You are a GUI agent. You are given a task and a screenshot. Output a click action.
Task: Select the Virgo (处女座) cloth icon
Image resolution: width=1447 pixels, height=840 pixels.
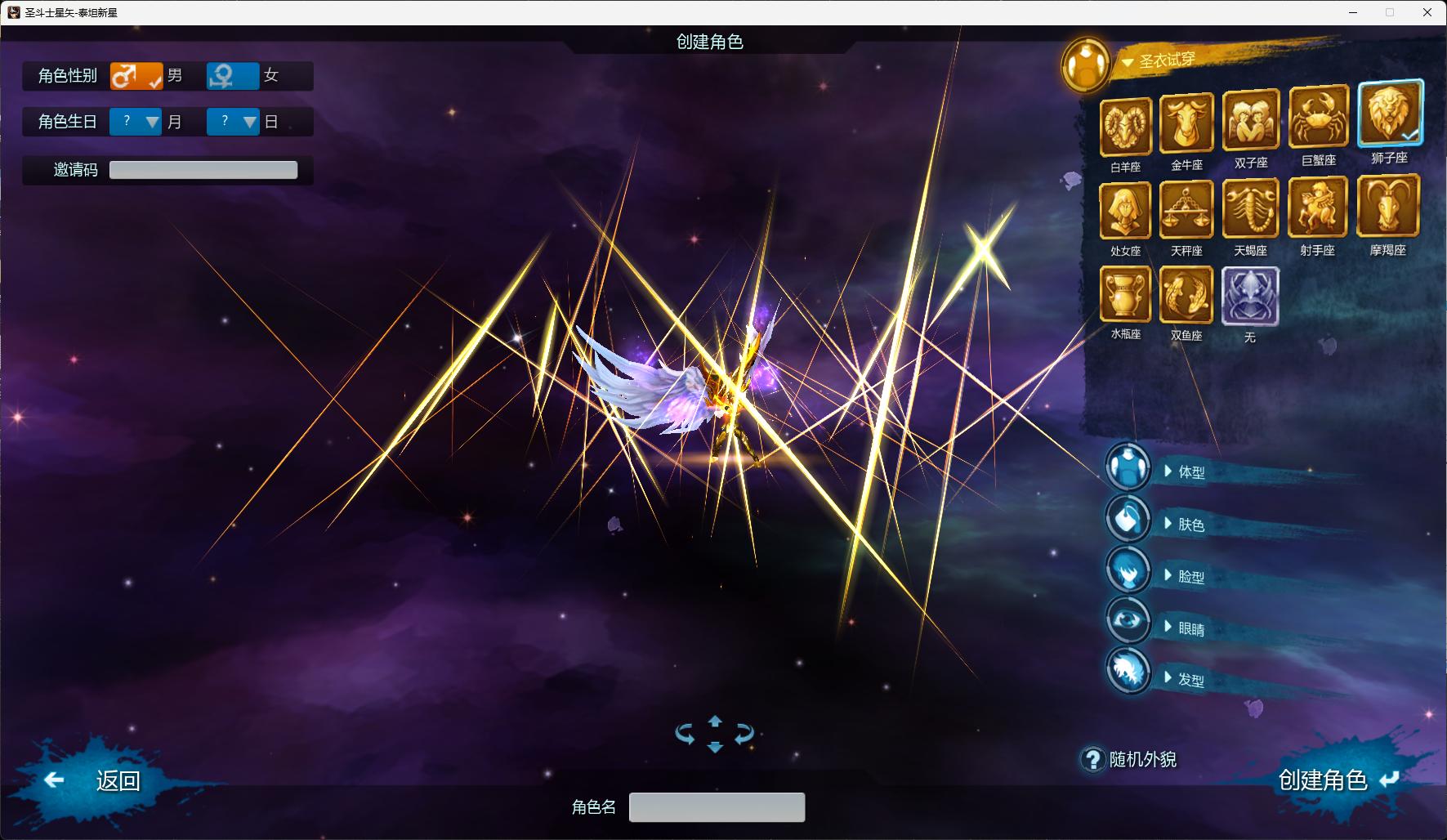[1125, 211]
